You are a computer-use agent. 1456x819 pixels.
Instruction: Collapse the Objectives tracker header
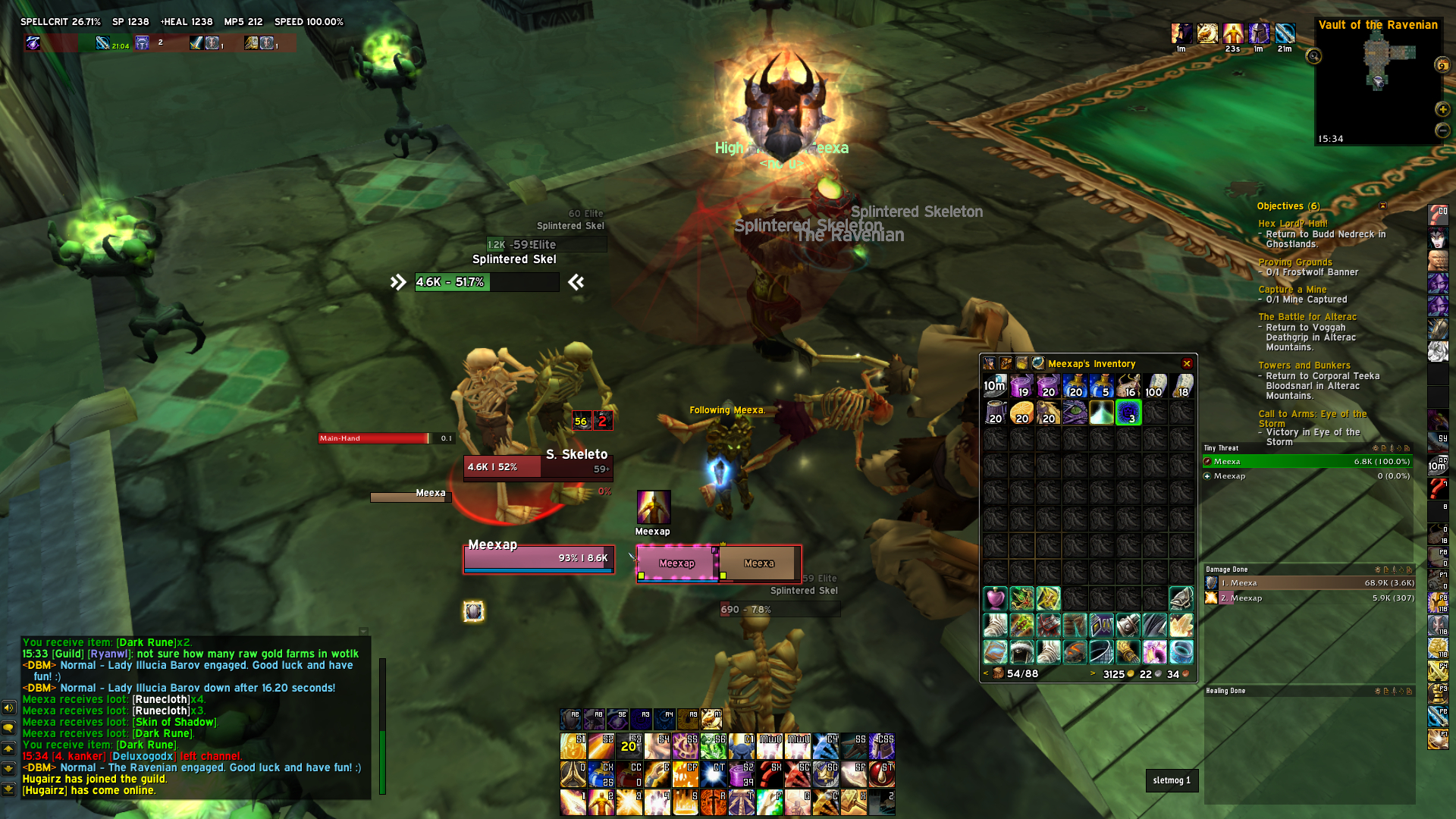(x=1382, y=206)
